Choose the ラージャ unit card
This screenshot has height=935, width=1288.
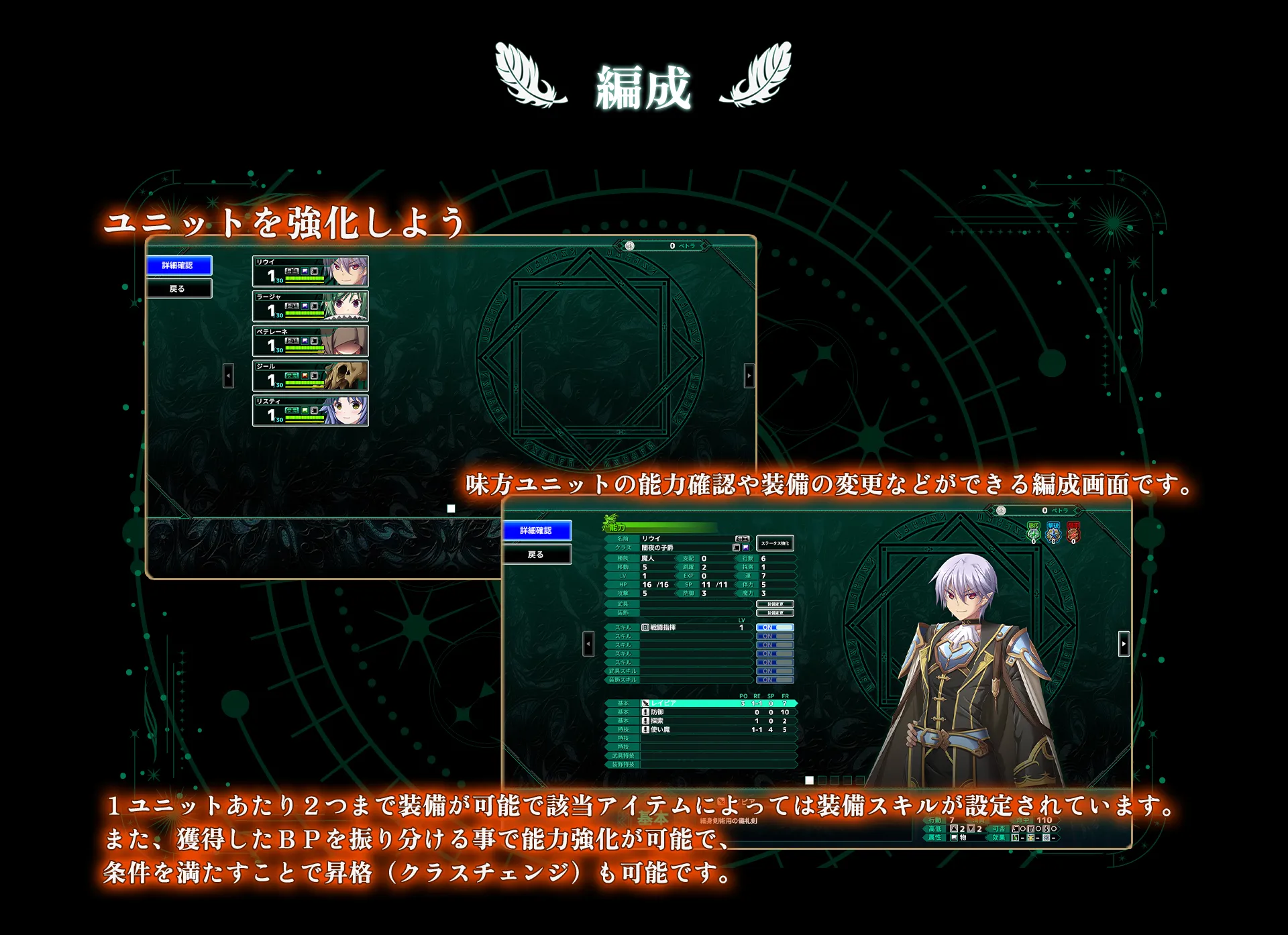point(310,307)
